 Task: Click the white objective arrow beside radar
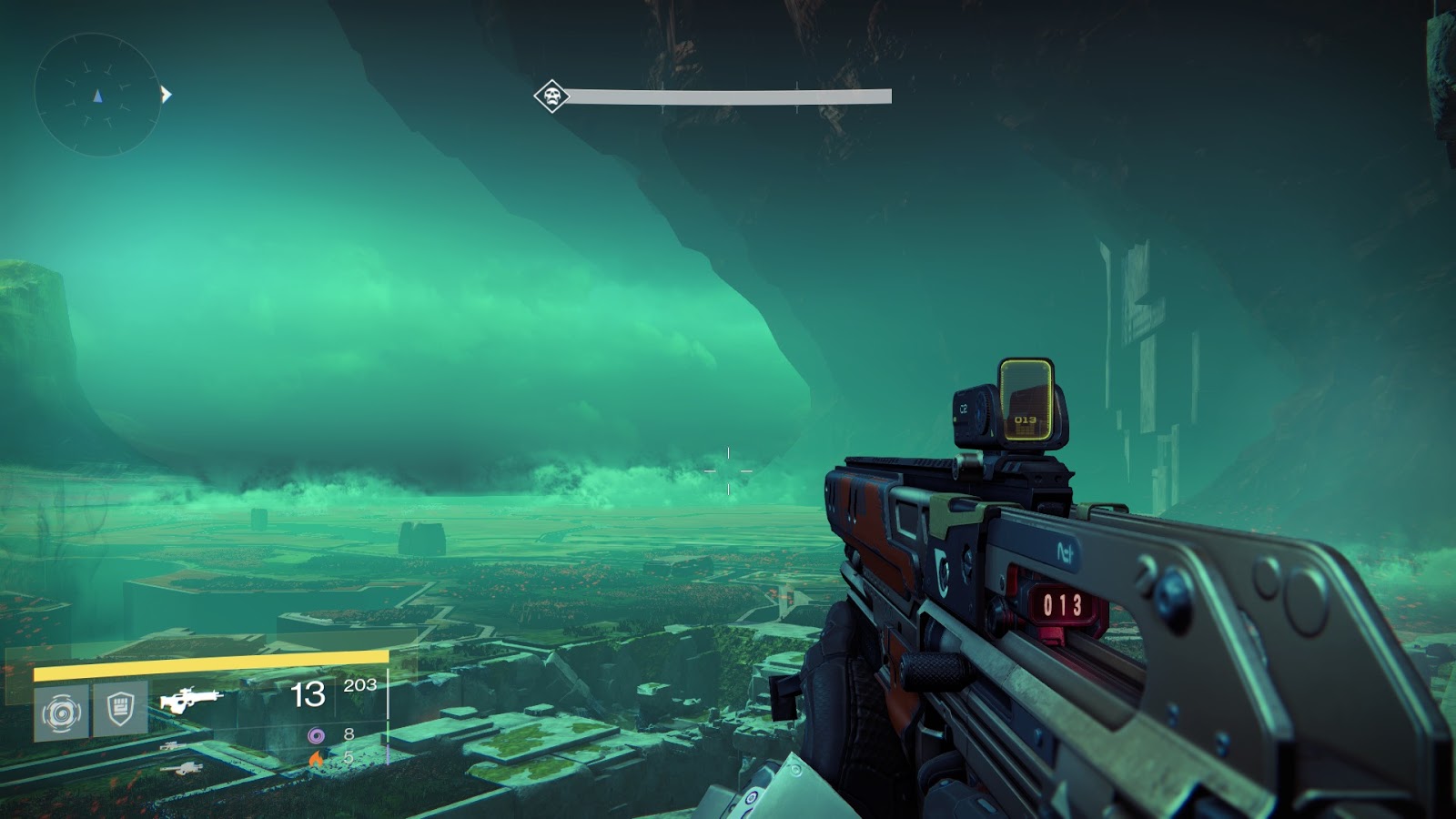point(166,94)
